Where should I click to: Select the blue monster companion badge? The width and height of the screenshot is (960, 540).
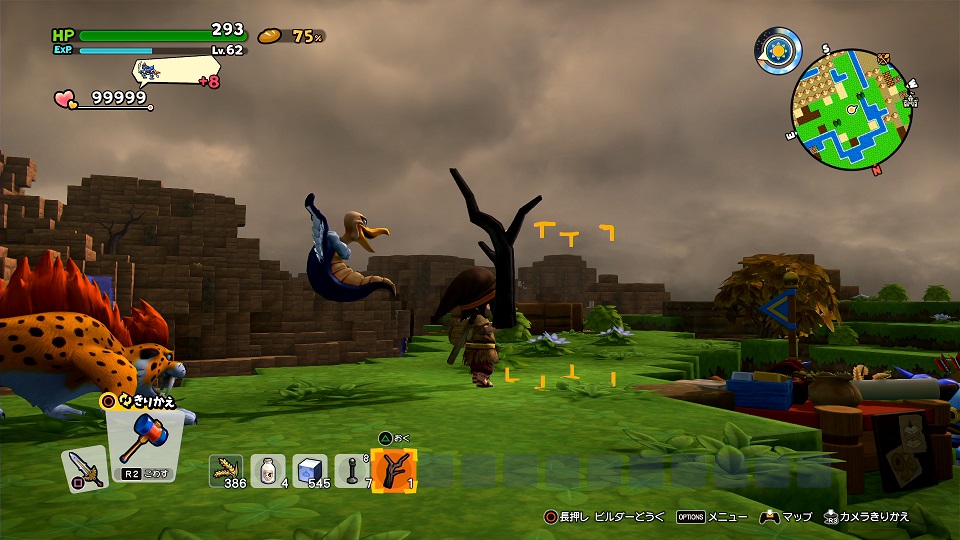(x=152, y=70)
